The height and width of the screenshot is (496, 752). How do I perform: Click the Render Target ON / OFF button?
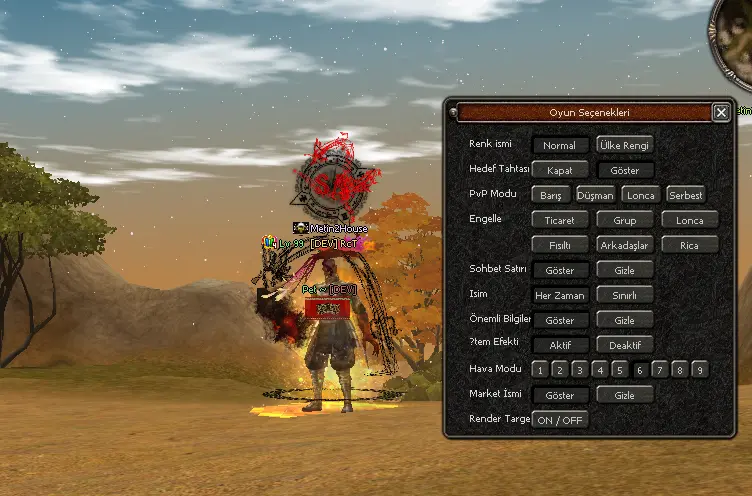pos(560,420)
